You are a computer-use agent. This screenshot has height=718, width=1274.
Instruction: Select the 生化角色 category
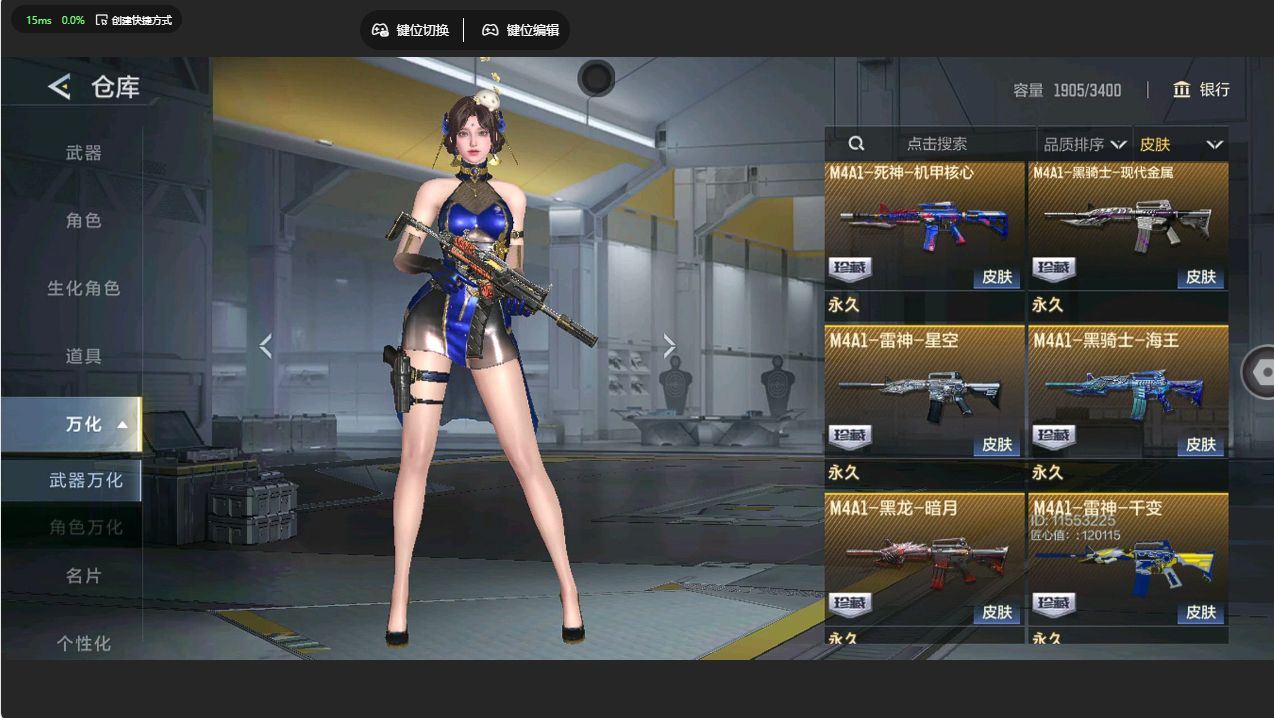[84, 288]
